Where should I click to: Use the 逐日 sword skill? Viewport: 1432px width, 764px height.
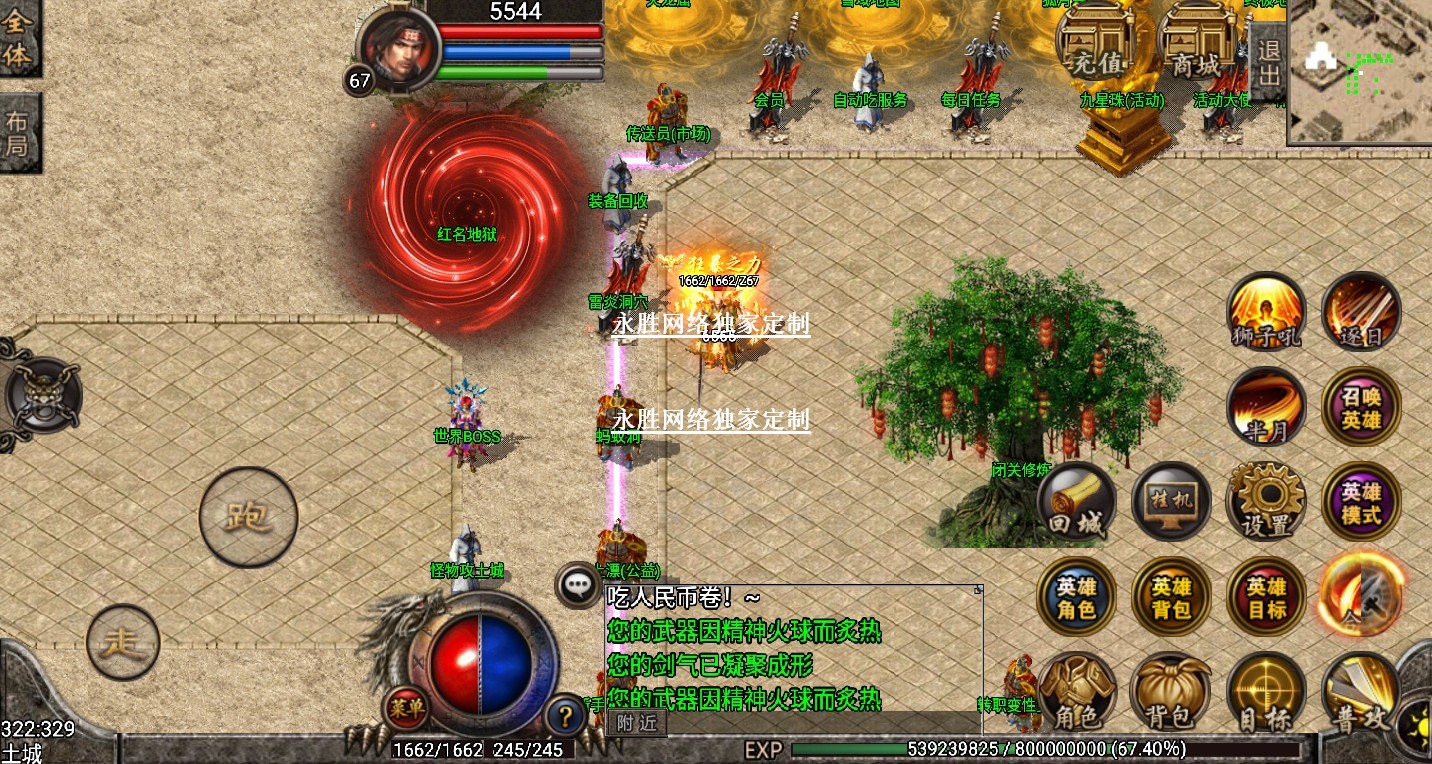point(1360,312)
